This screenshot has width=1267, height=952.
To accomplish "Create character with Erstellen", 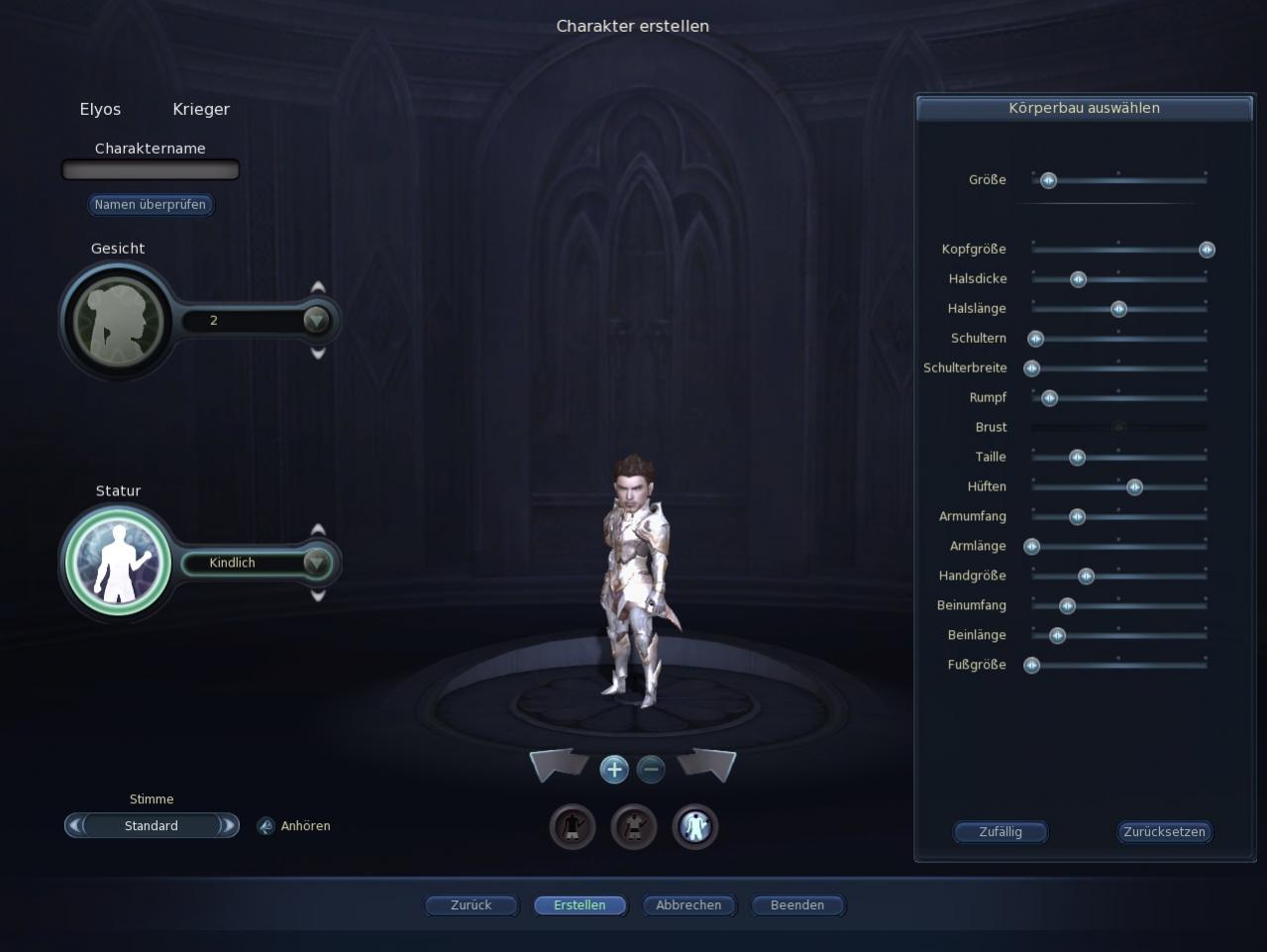I will pos(580,905).
